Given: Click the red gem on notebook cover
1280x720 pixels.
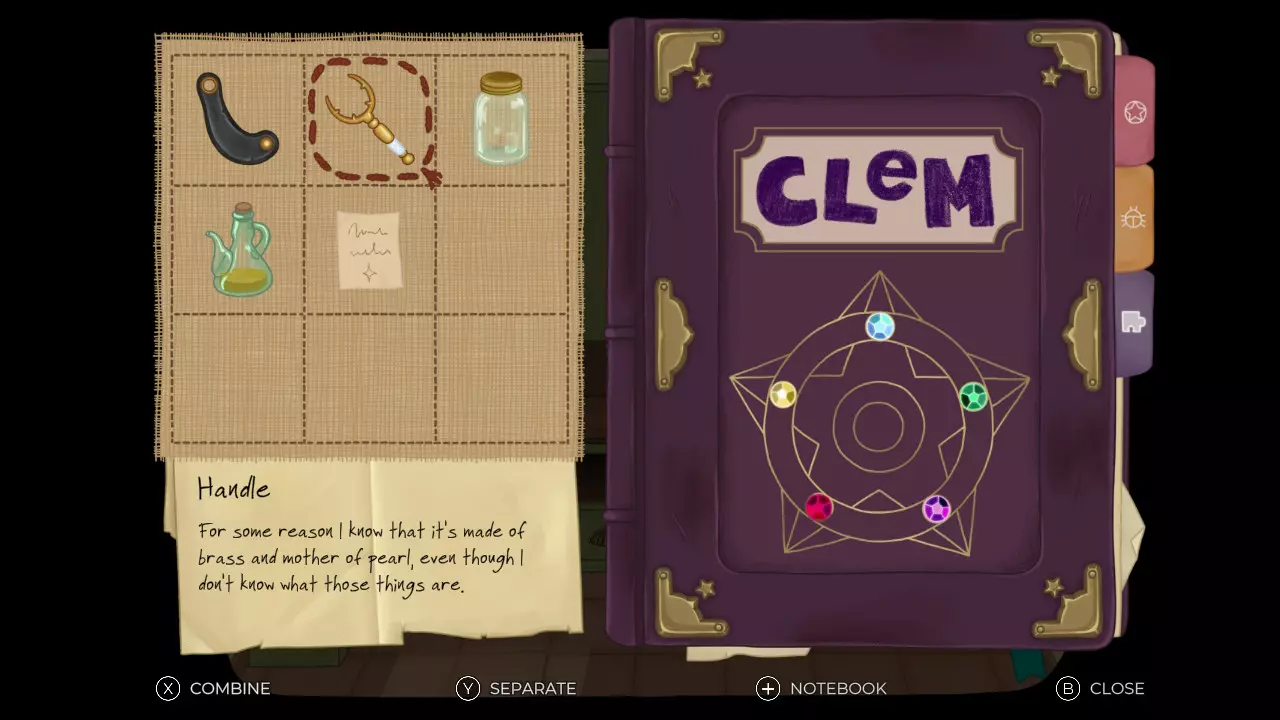Looking at the screenshot, I should point(819,507).
